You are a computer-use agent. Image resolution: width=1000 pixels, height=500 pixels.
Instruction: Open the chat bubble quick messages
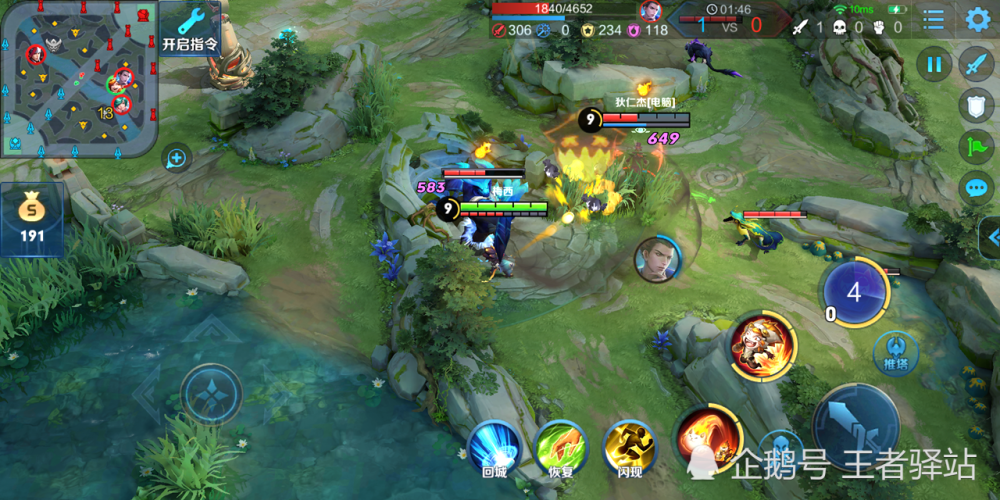[975, 187]
